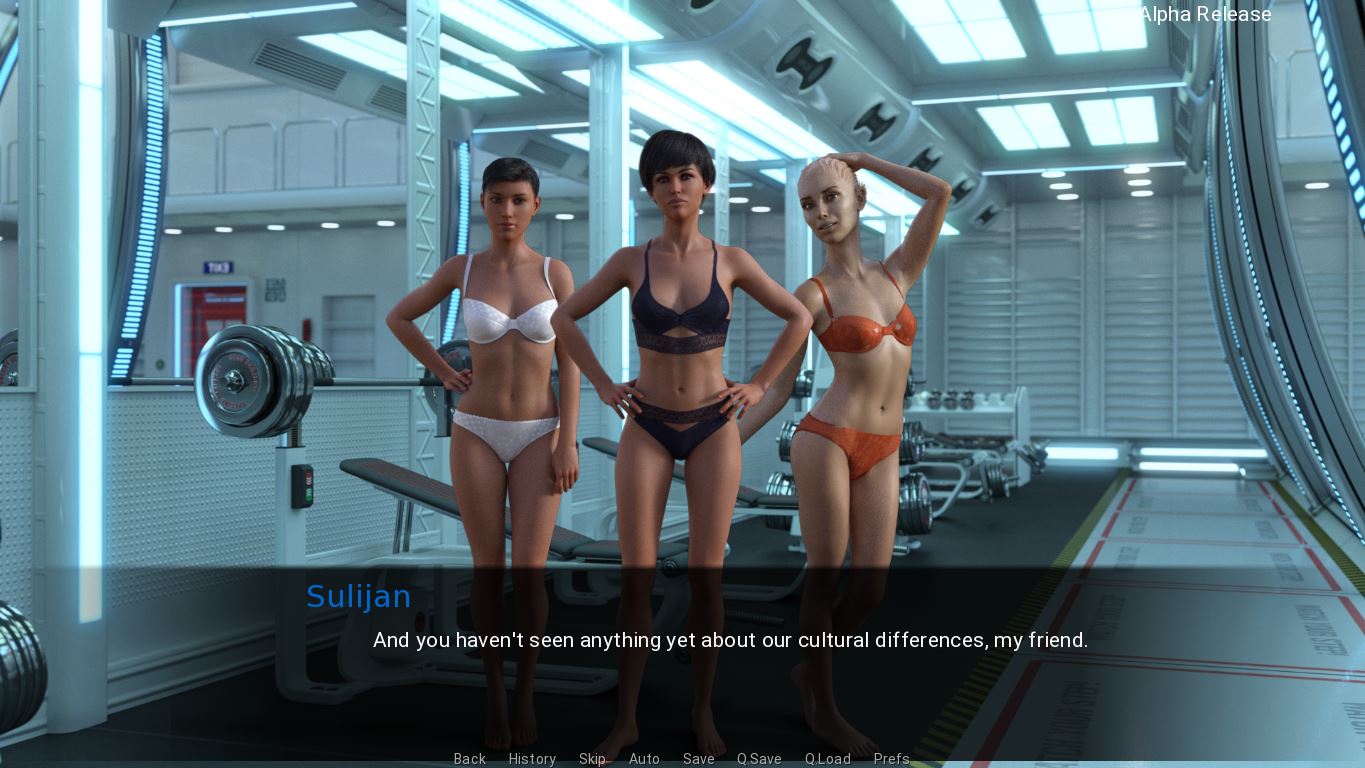
Task: Quick load with Q.Load
Action: 827,759
